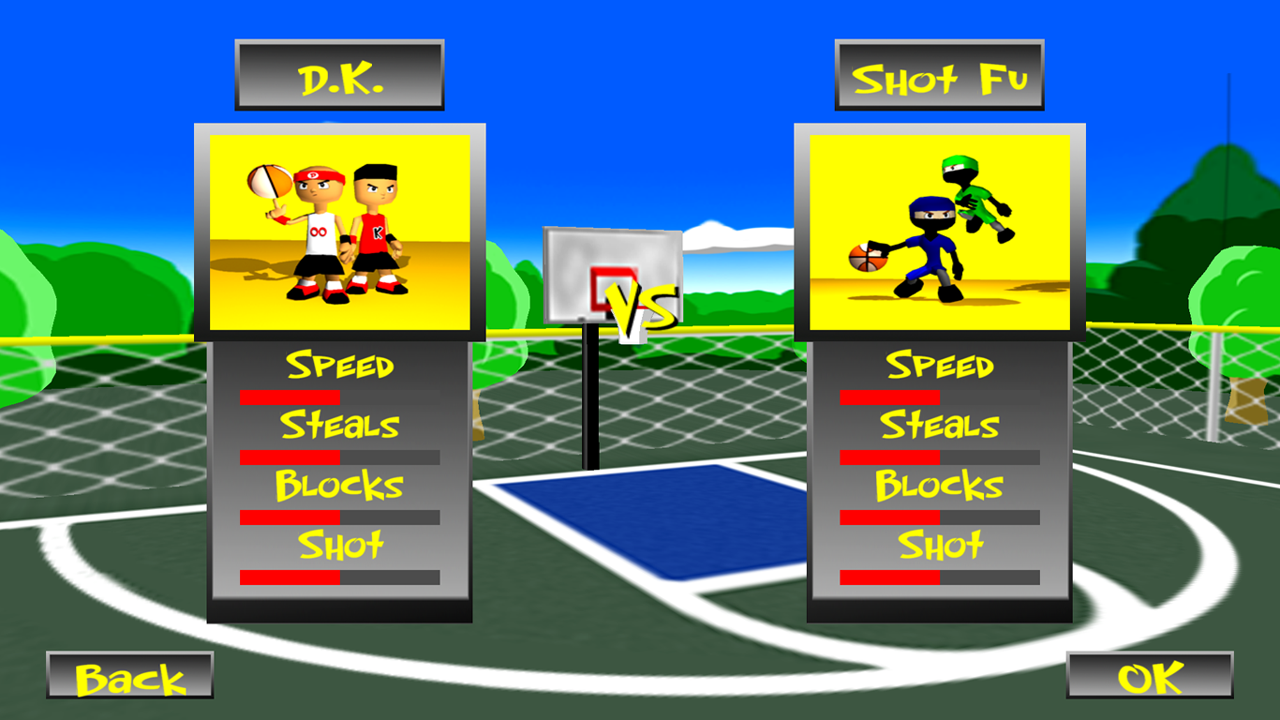Click the Shot Fu ninja team portrait

pyautogui.click(x=938, y=230)
